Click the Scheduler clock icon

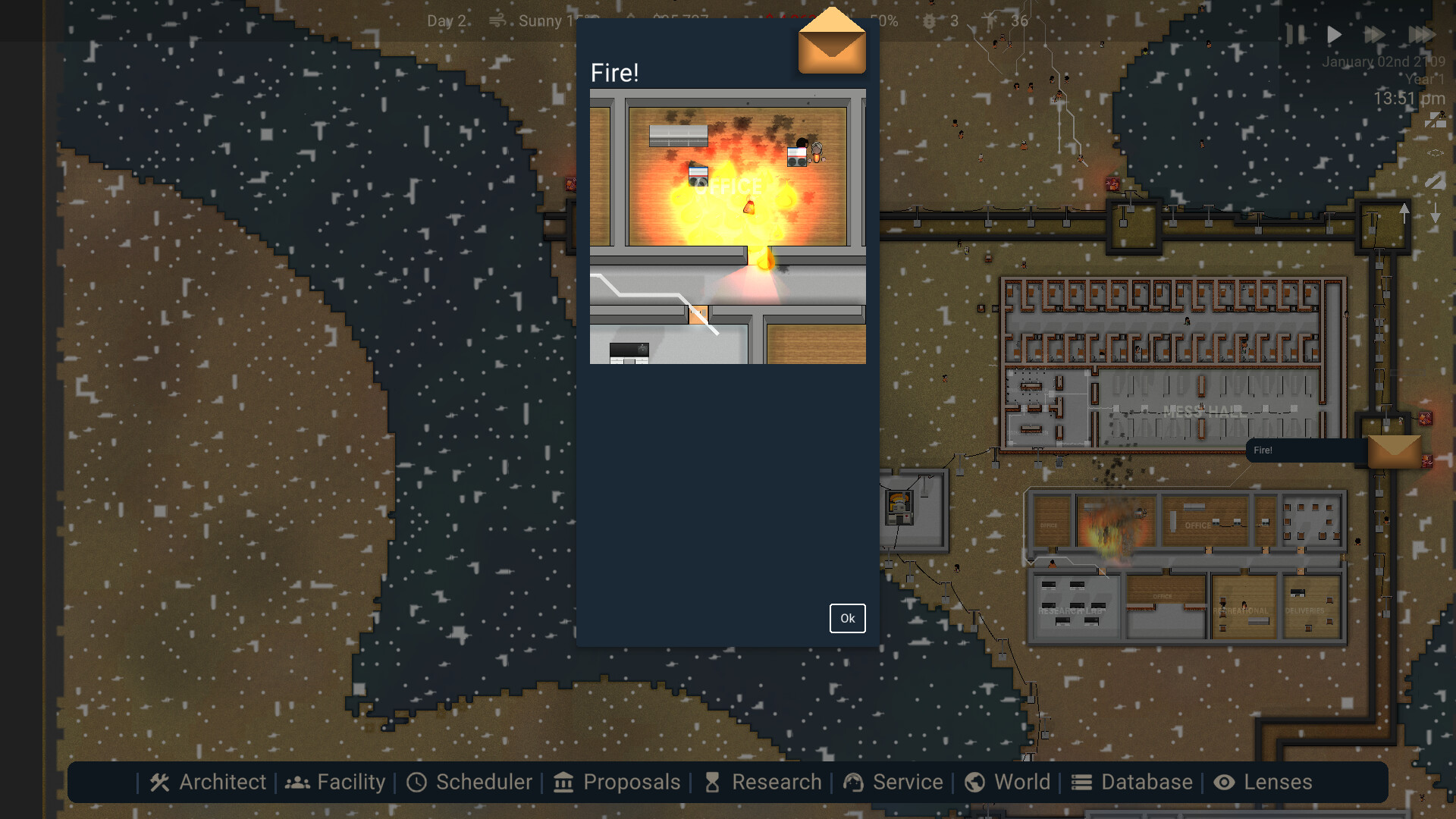point(418,782)
